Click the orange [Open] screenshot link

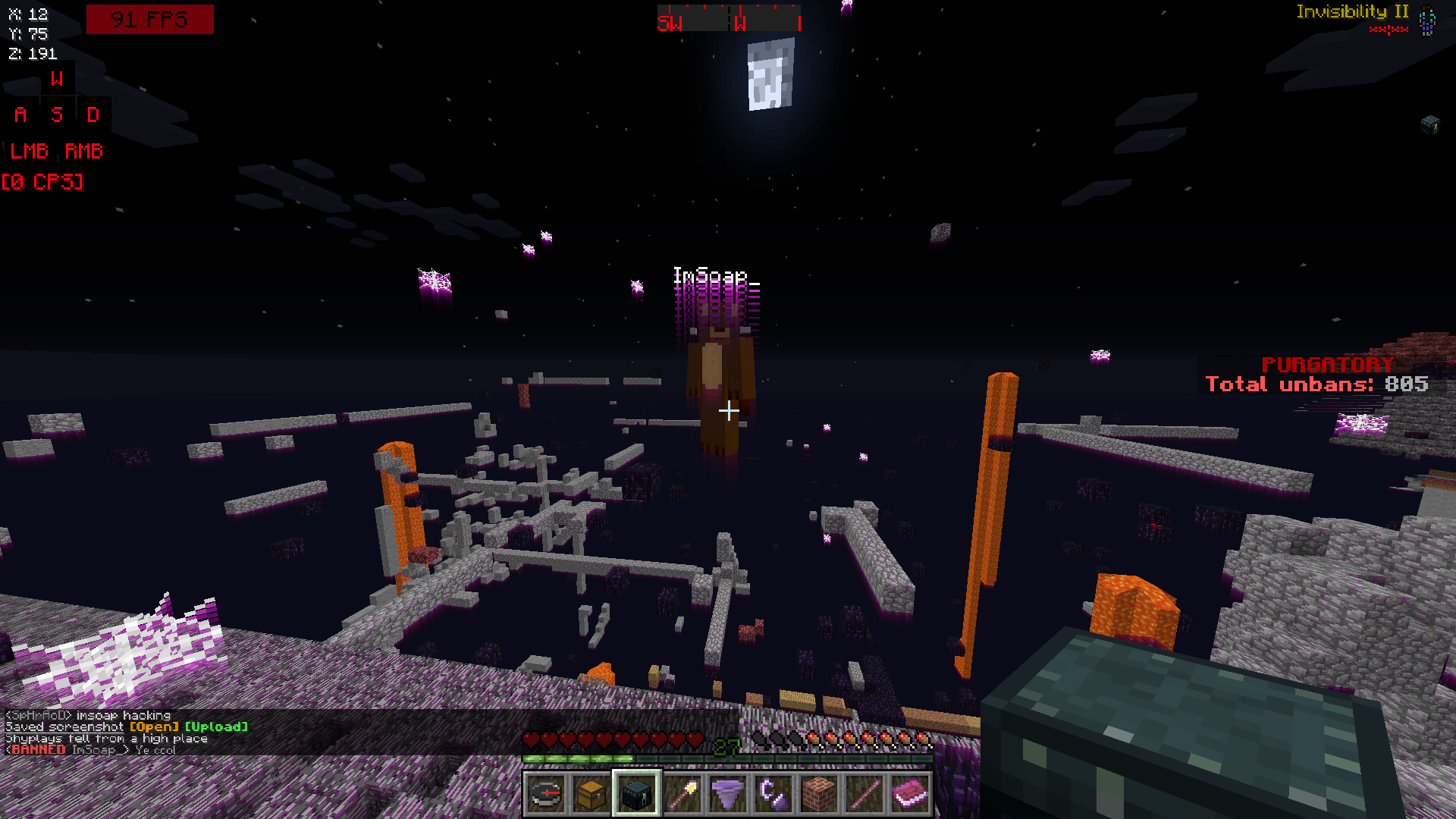click(x=154, y=726)
